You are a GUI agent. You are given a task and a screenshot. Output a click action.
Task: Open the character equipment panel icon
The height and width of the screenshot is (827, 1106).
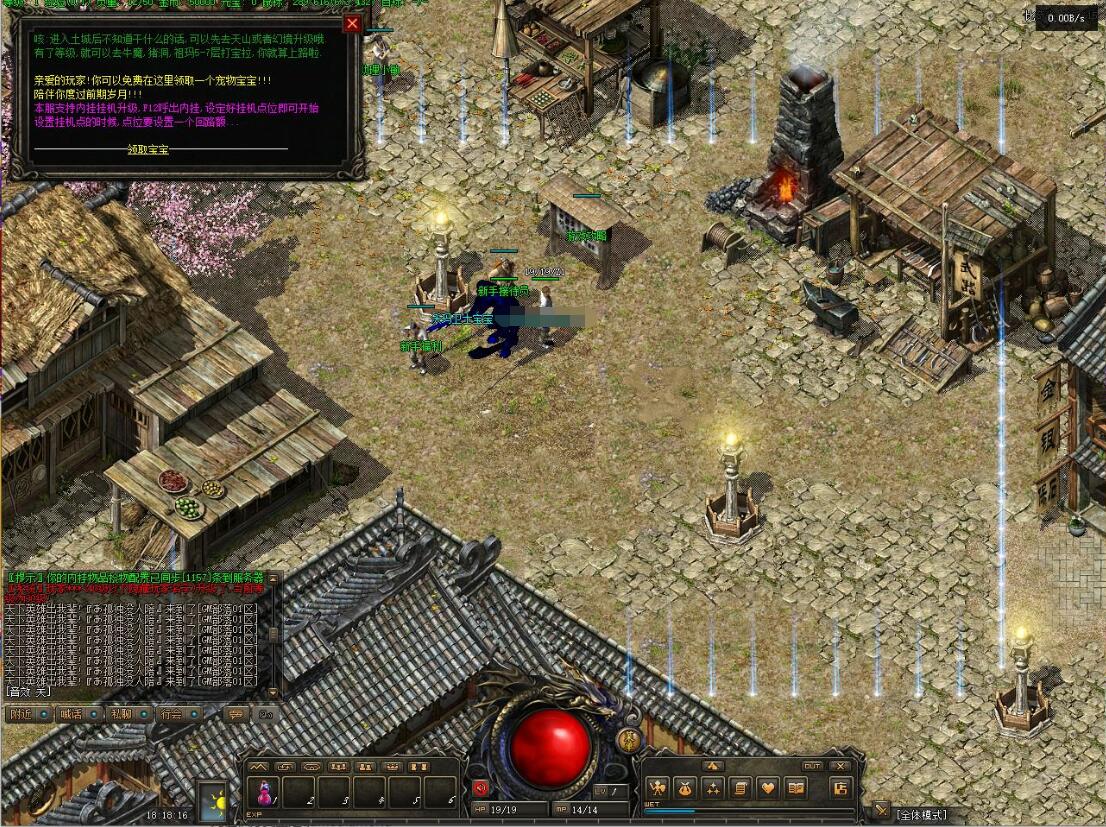(x=657, y=788)
